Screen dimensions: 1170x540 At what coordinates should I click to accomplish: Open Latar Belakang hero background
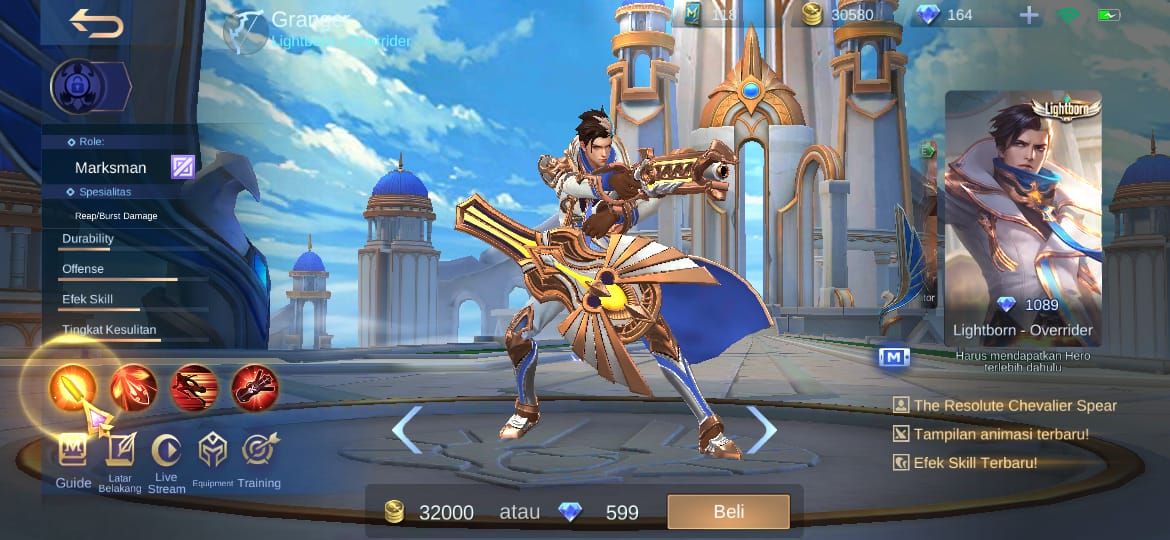pyautogui.click(x=120, y=461)
